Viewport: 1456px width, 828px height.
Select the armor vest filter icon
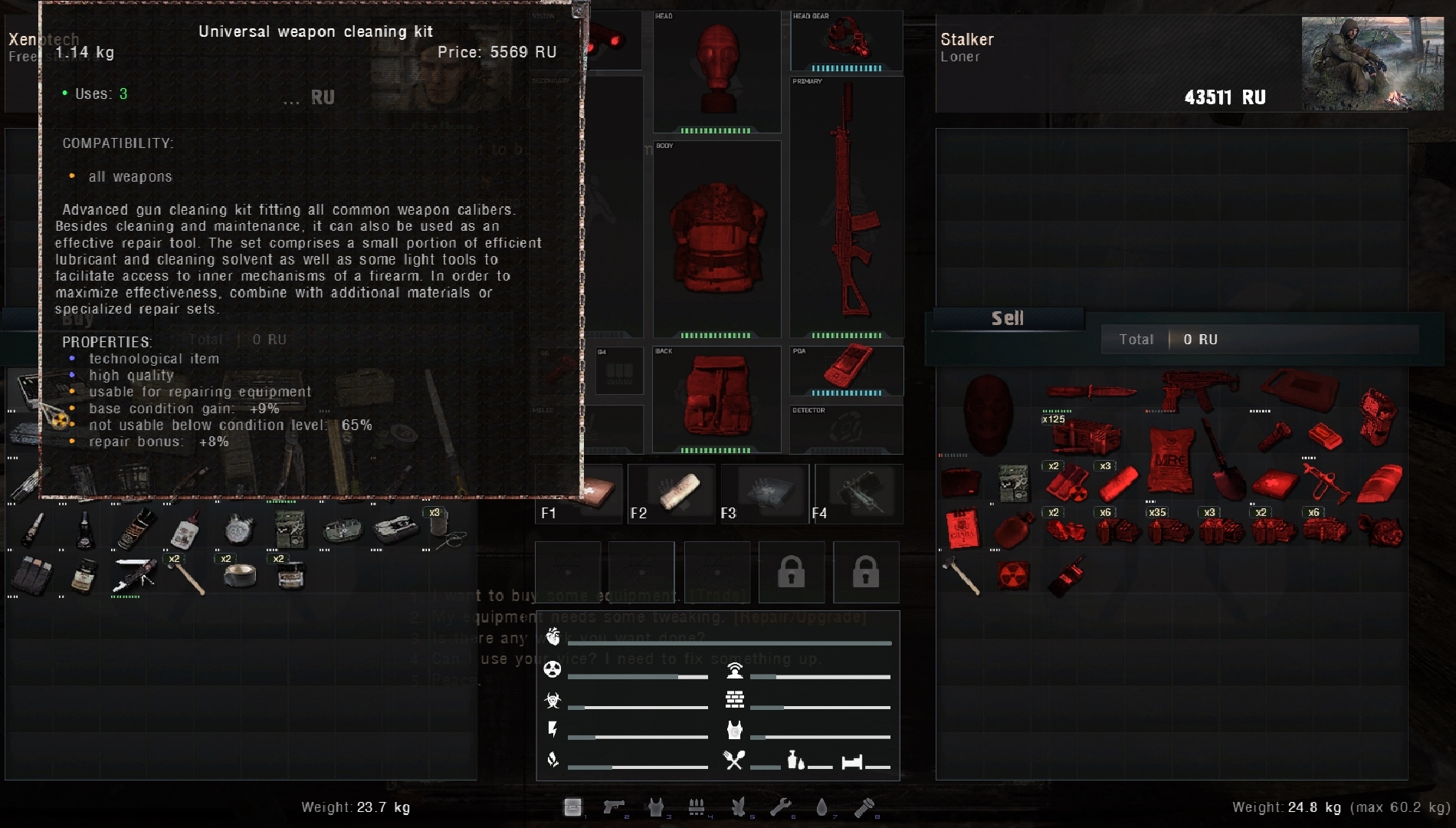click(657, 807)
